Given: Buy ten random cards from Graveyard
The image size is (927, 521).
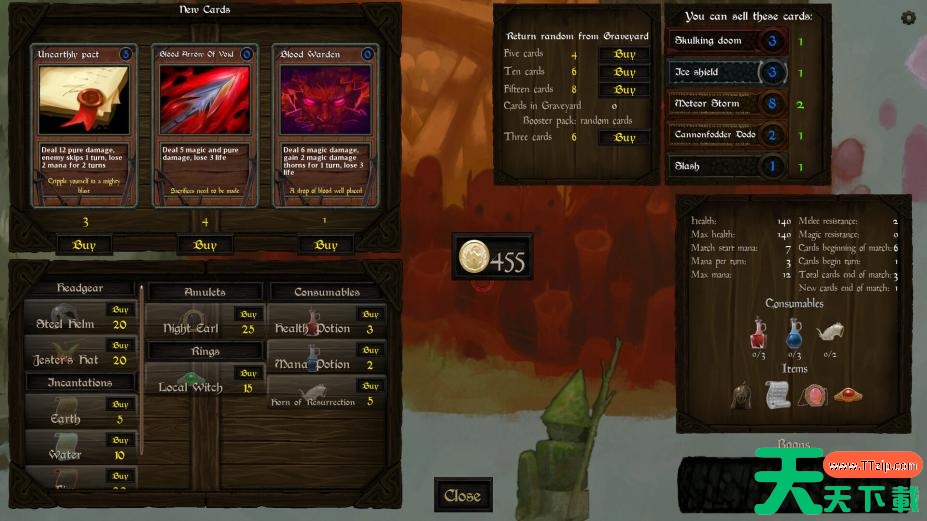Looking at the screenshot, I should pos(625,72).
